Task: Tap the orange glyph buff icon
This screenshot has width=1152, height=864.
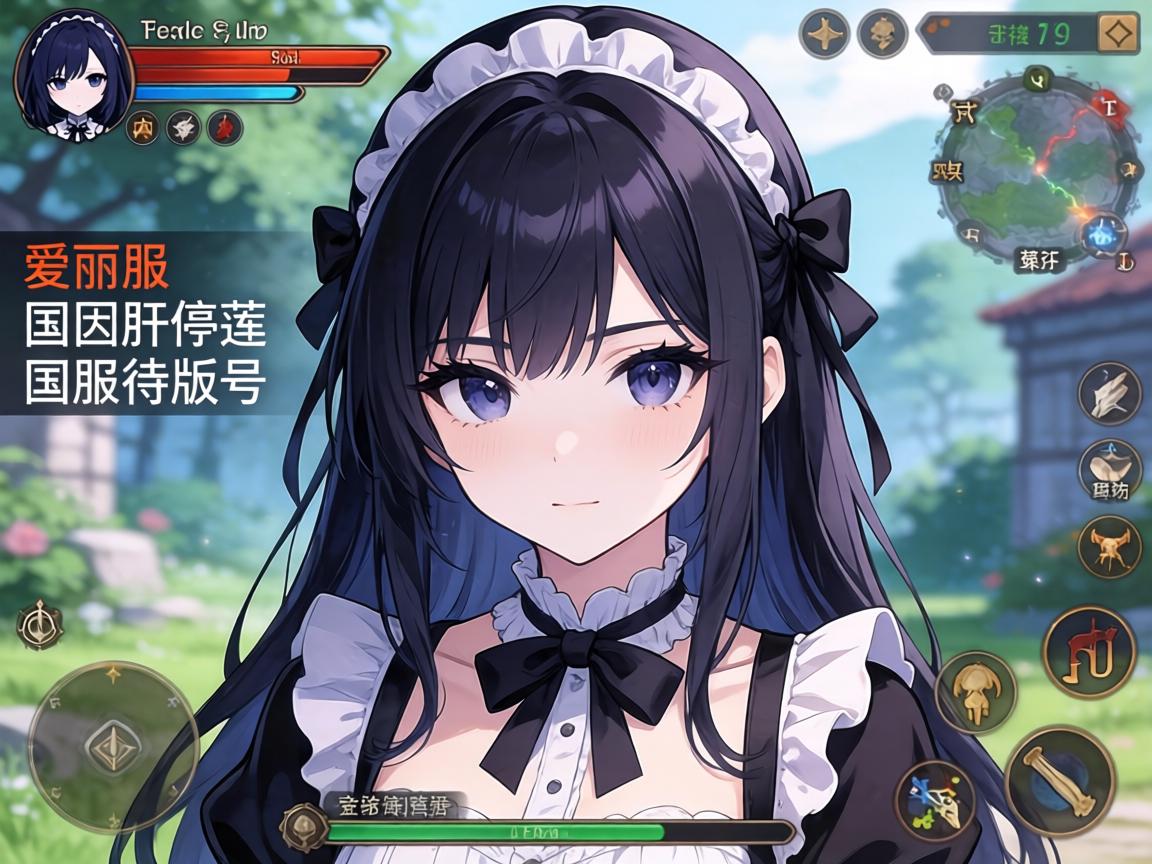Action: [x=142, y=127]
